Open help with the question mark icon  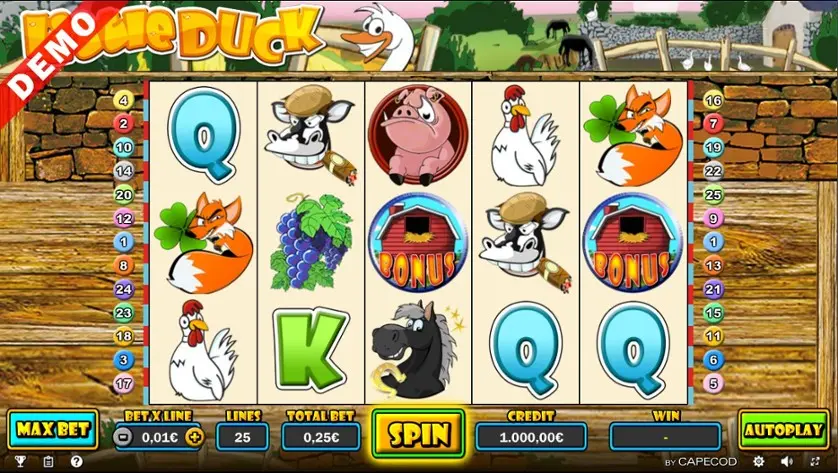pyautogui.click(x=76, y=462)
